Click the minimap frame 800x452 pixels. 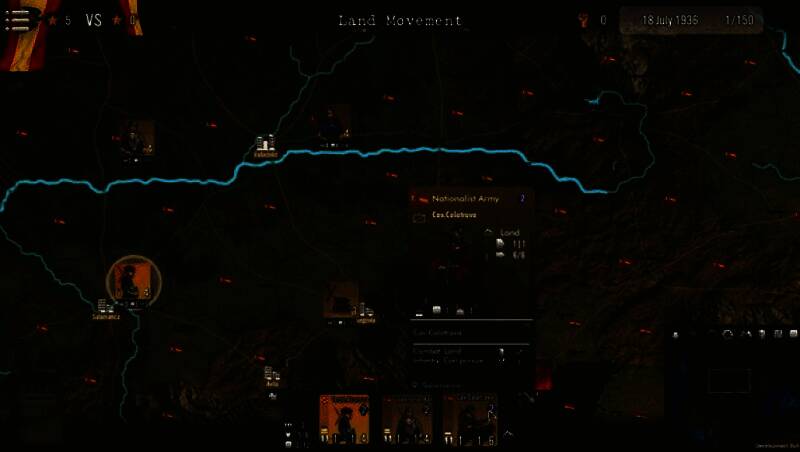pos(729,381)
